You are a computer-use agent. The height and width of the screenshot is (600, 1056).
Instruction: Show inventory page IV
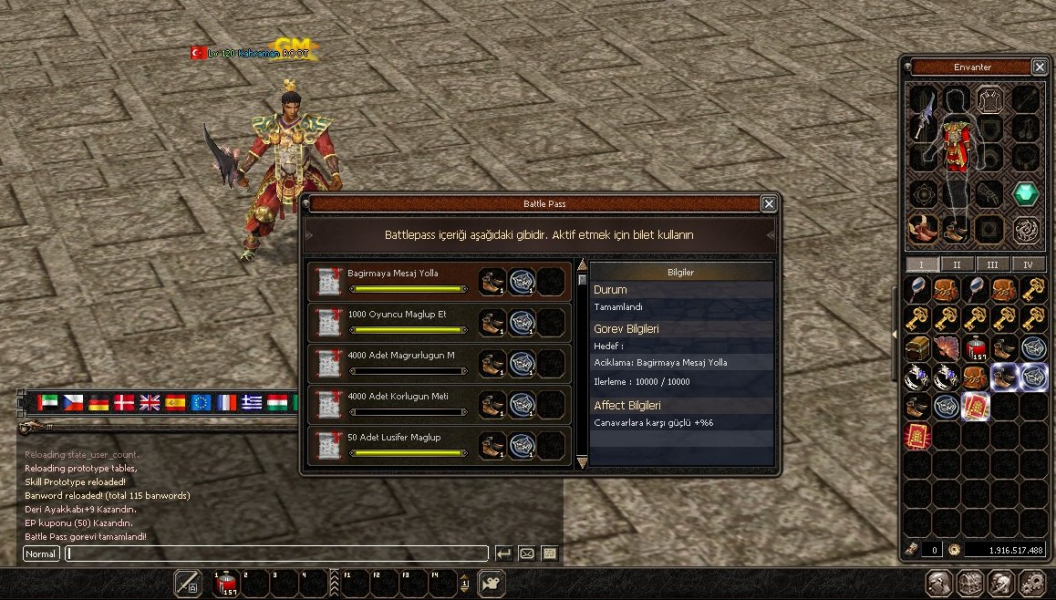pos(1027,265)
